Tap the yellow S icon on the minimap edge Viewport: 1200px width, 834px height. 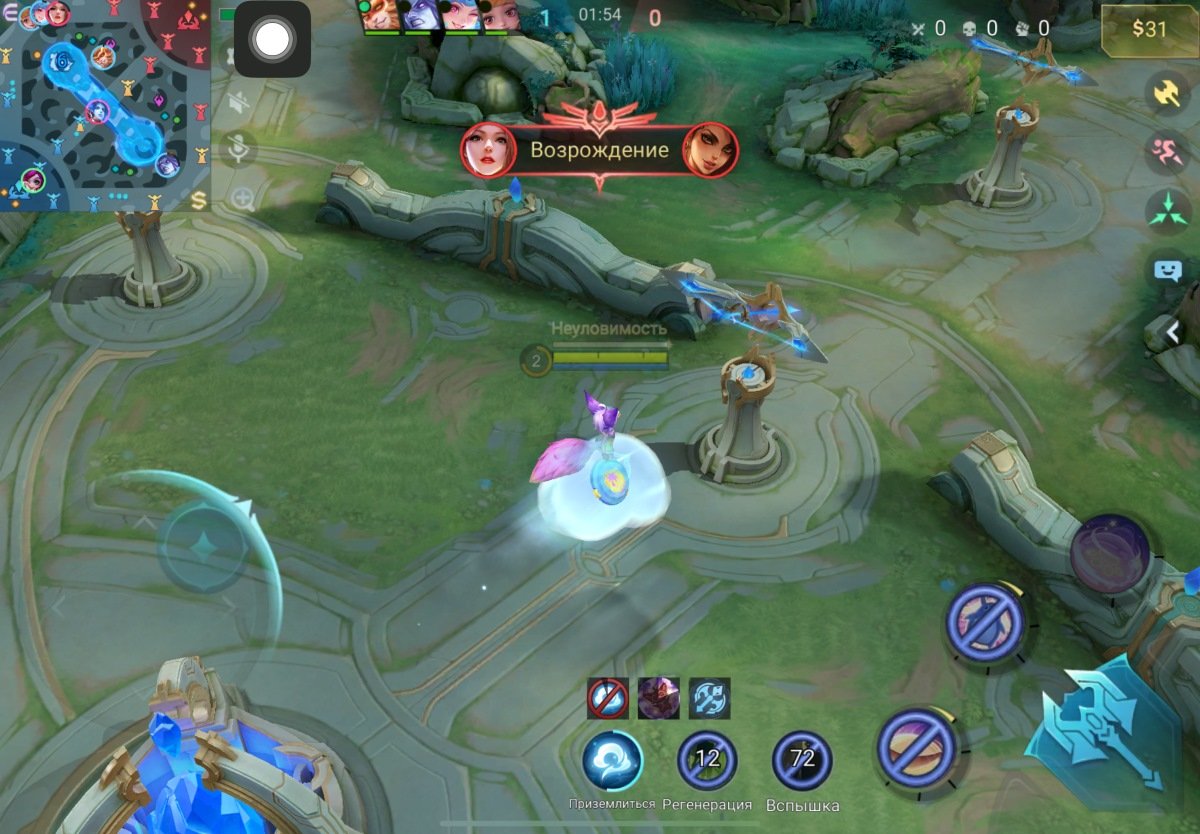click(198, 201)
